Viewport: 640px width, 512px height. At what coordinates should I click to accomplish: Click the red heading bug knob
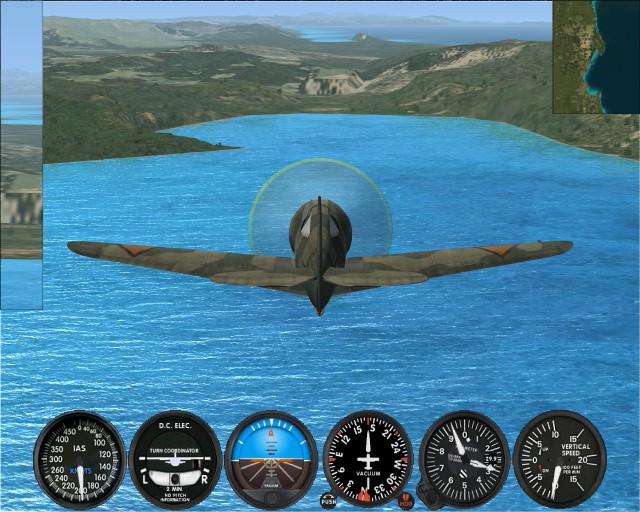pos(405,498)
